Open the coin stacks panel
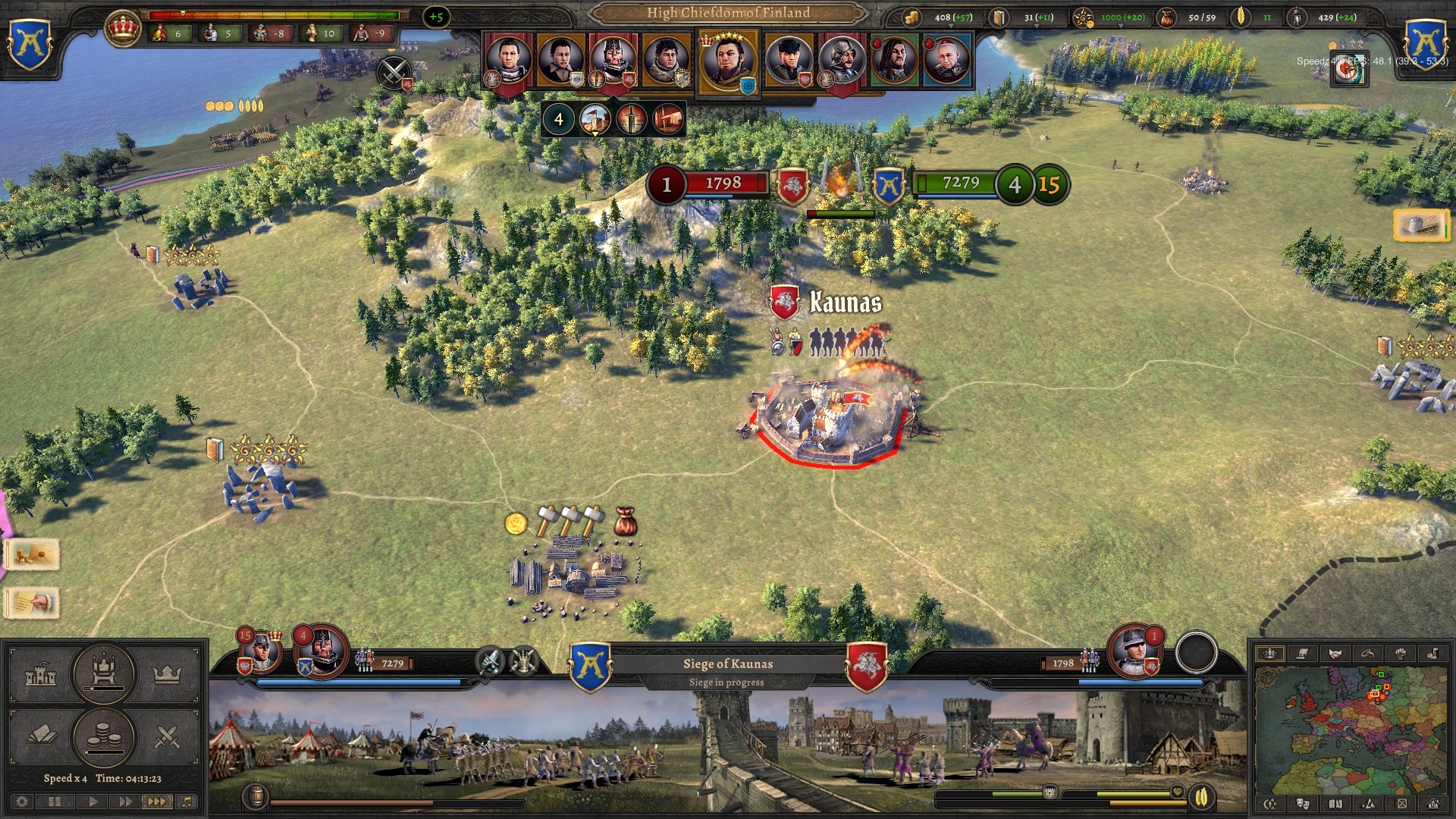The image size is (1456, 819). [x=104, y=736]
